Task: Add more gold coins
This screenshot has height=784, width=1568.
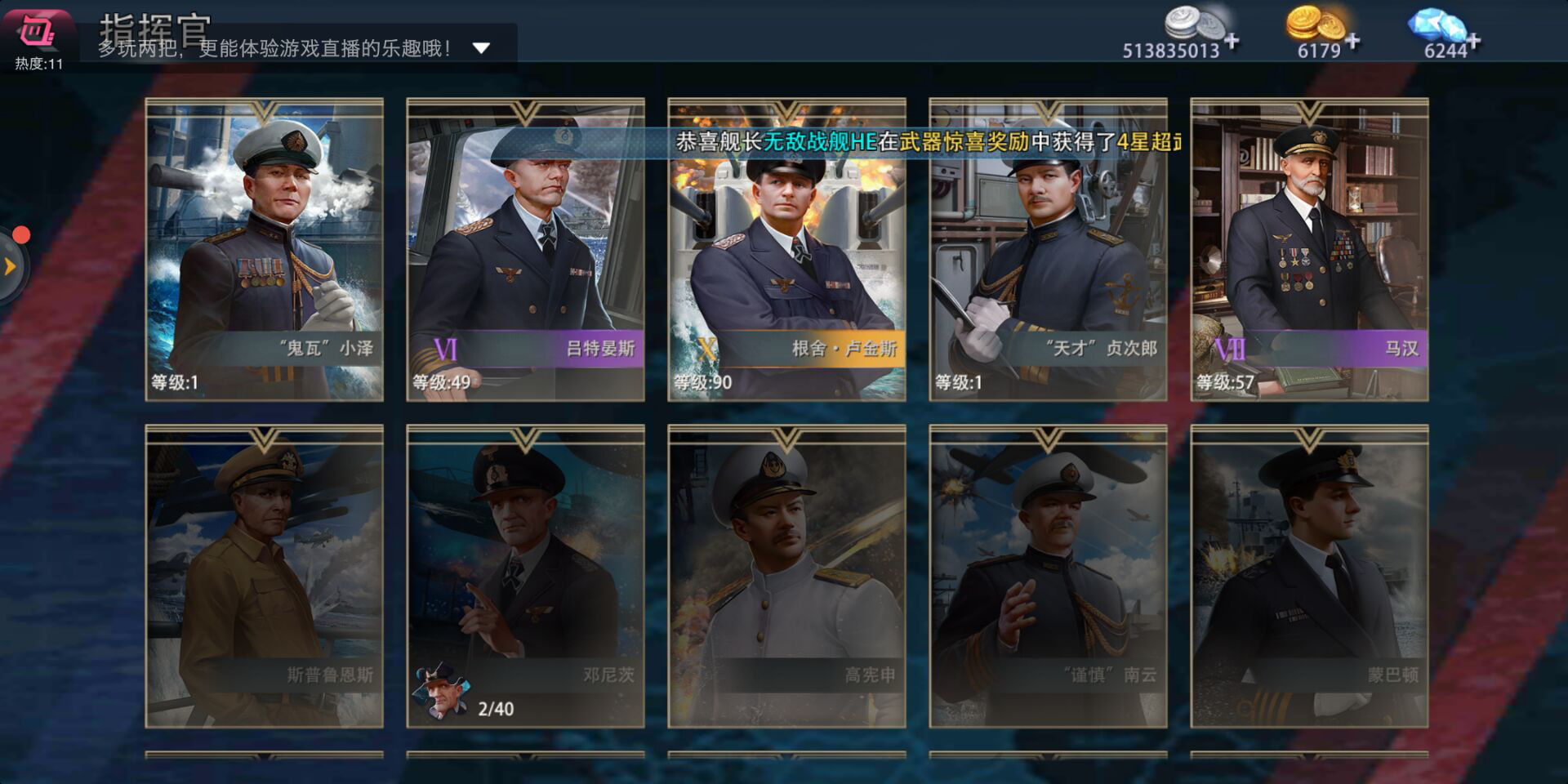Action: [x=1352, y=41]
